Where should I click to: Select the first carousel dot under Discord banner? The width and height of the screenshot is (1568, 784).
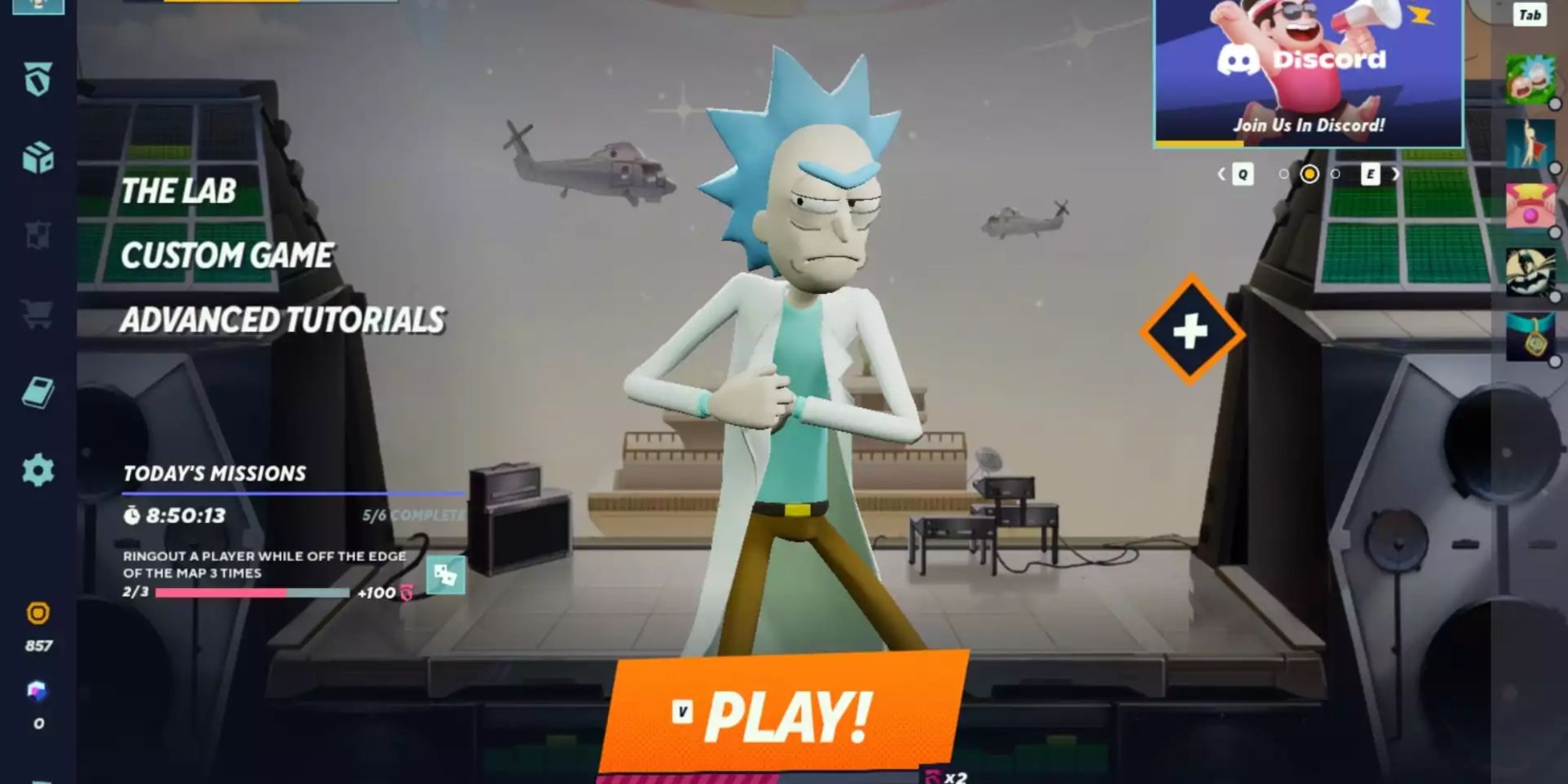tap(1283, 174)
